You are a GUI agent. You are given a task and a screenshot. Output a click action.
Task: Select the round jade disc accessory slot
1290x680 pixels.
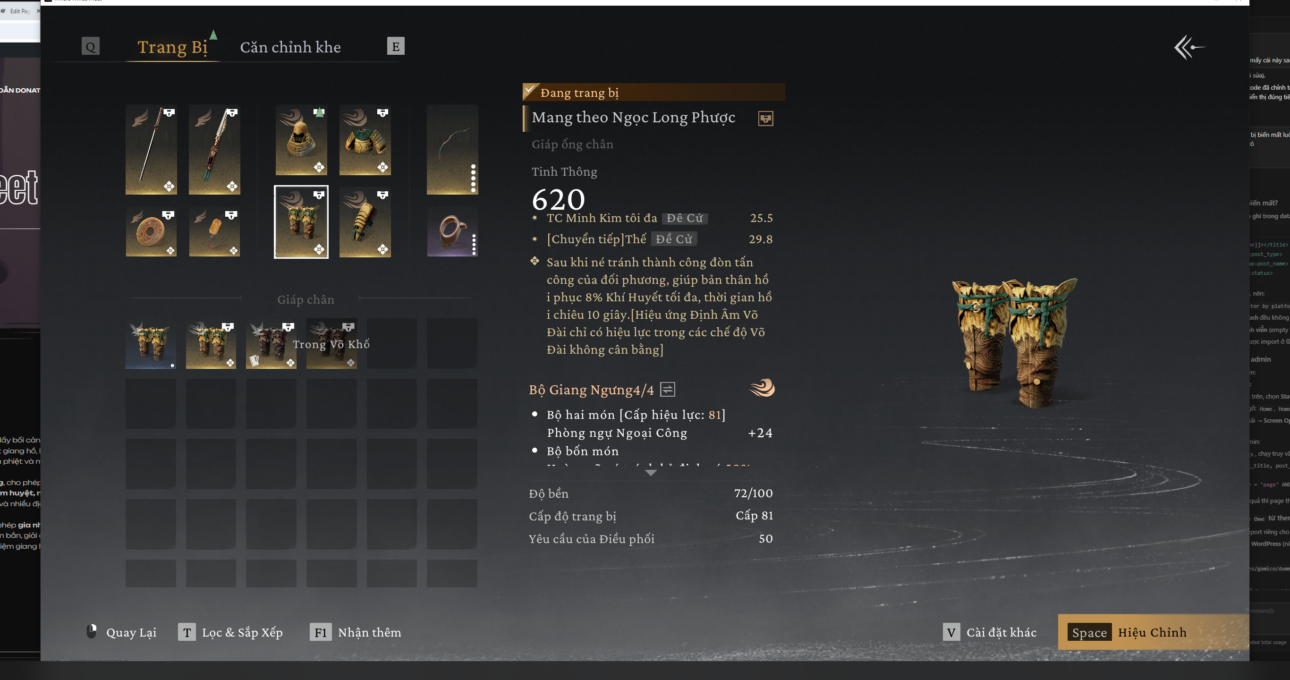click(x=152, y=232)
